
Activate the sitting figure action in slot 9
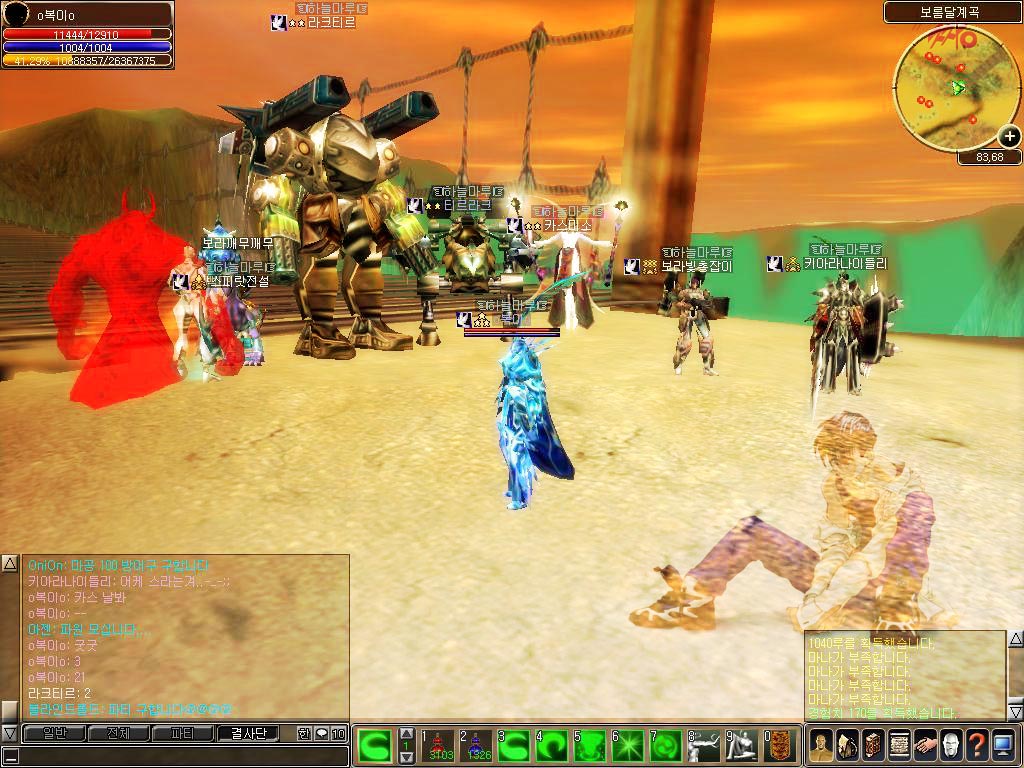tap(744, 746)
